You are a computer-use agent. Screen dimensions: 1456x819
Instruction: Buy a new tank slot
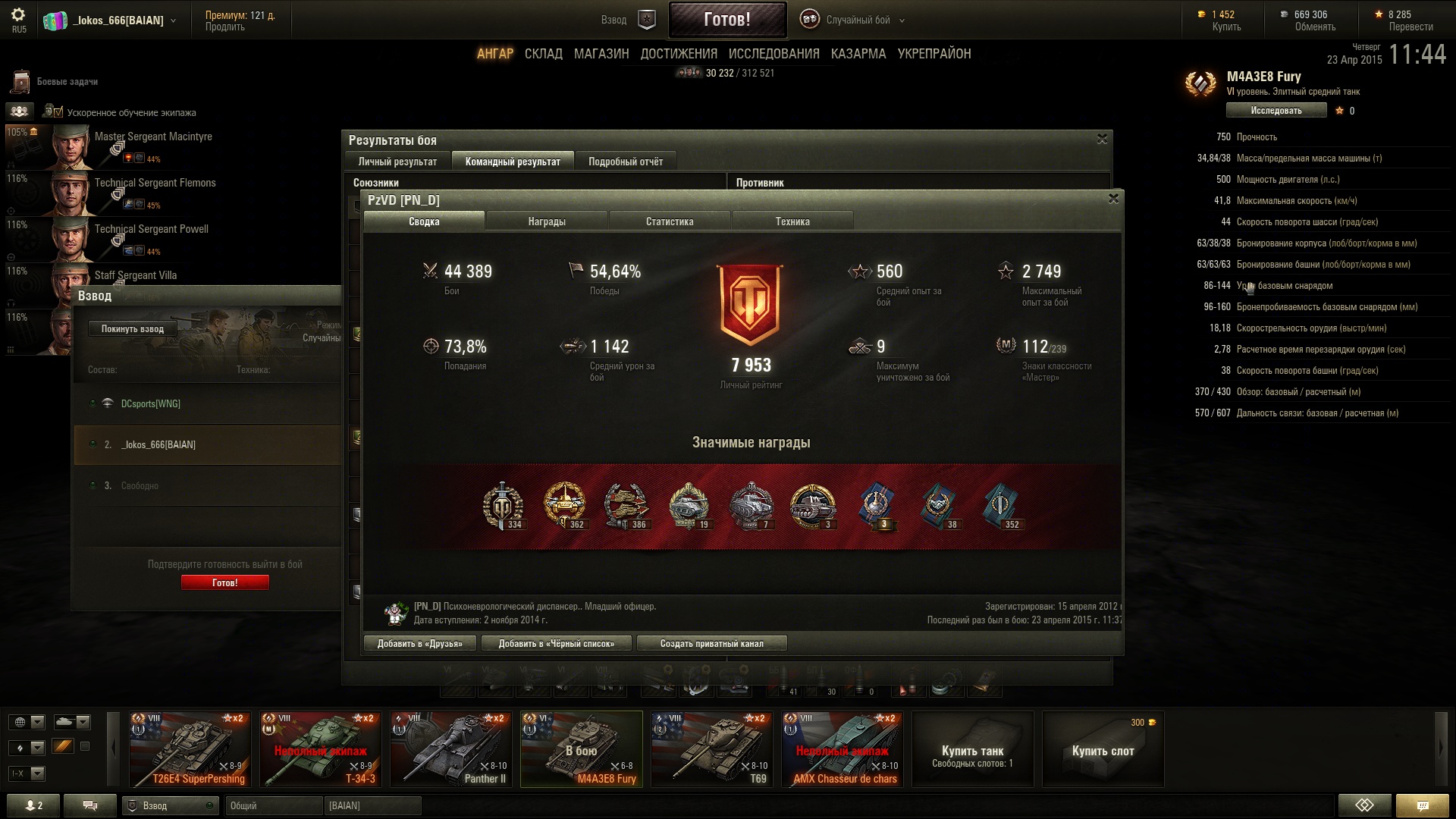point(1103,750)
